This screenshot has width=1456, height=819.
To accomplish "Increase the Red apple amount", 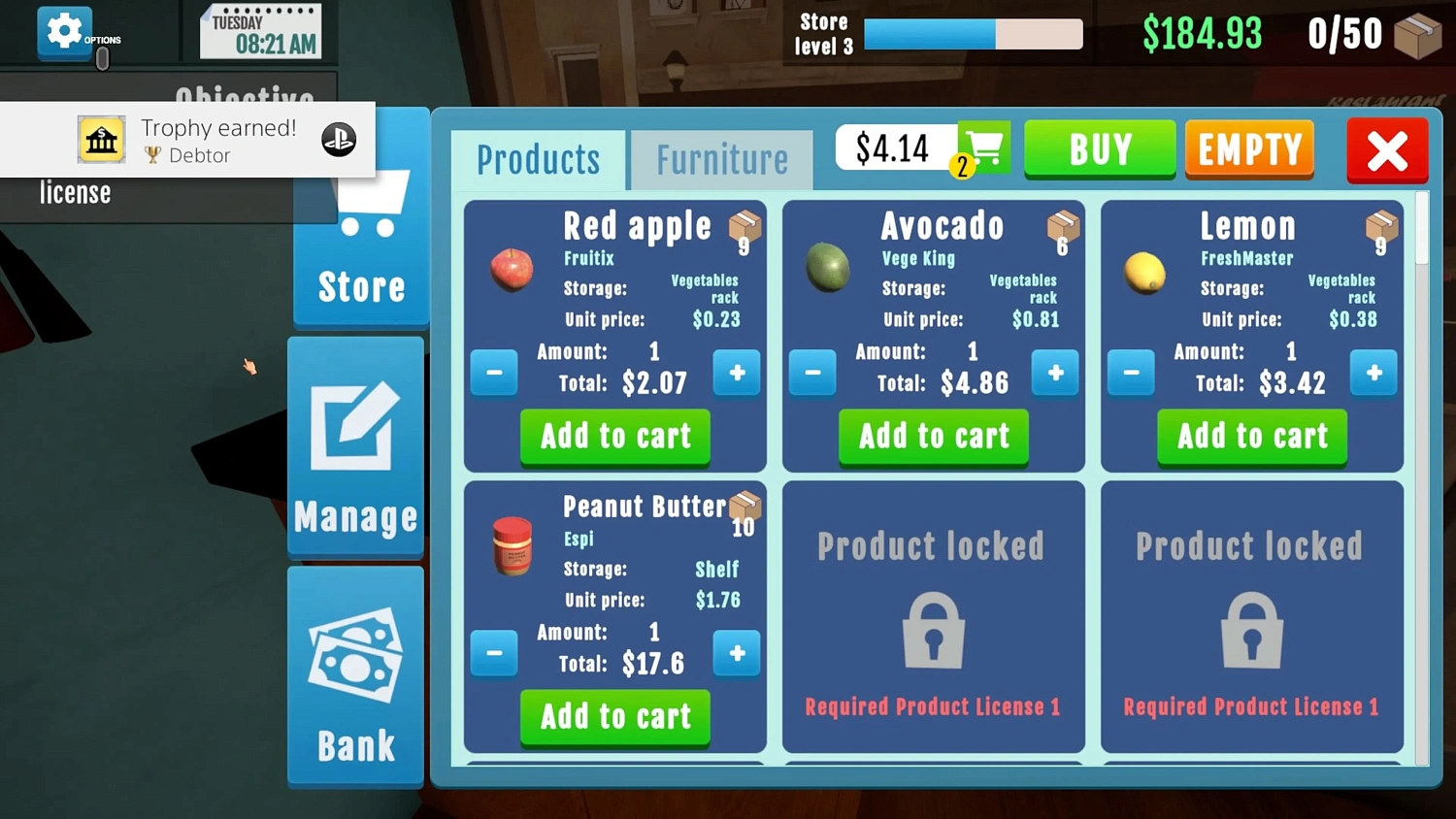I will (x=737, y=373).
